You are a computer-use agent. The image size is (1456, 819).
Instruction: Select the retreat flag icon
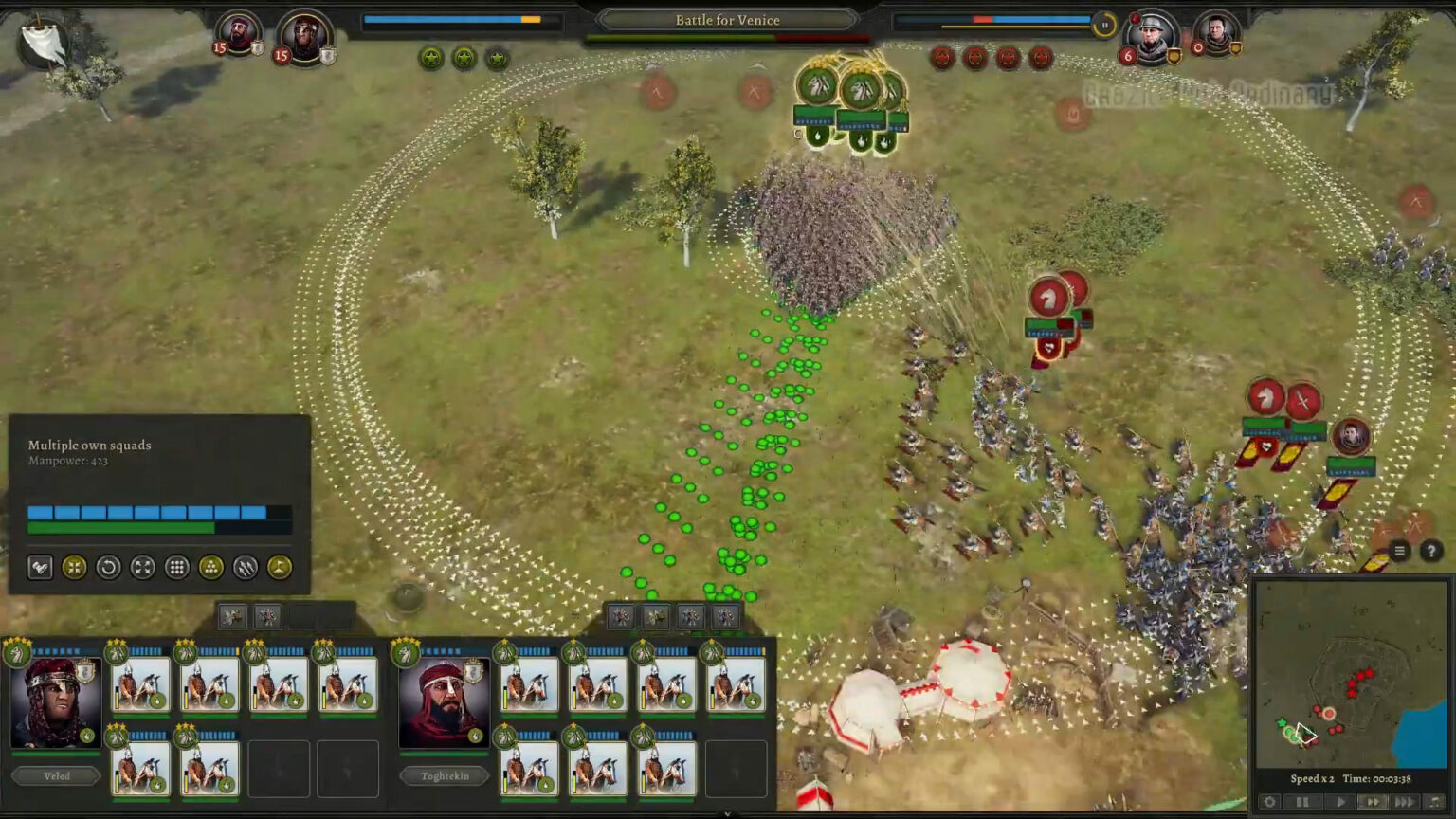(x=279, y=567)
